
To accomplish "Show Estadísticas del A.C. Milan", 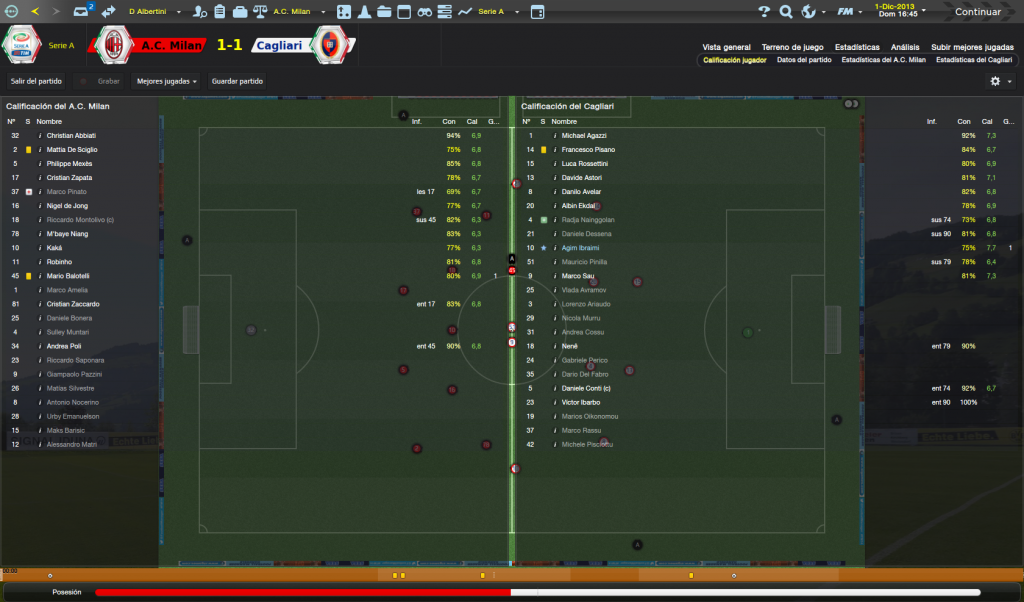I will [883, 60].
